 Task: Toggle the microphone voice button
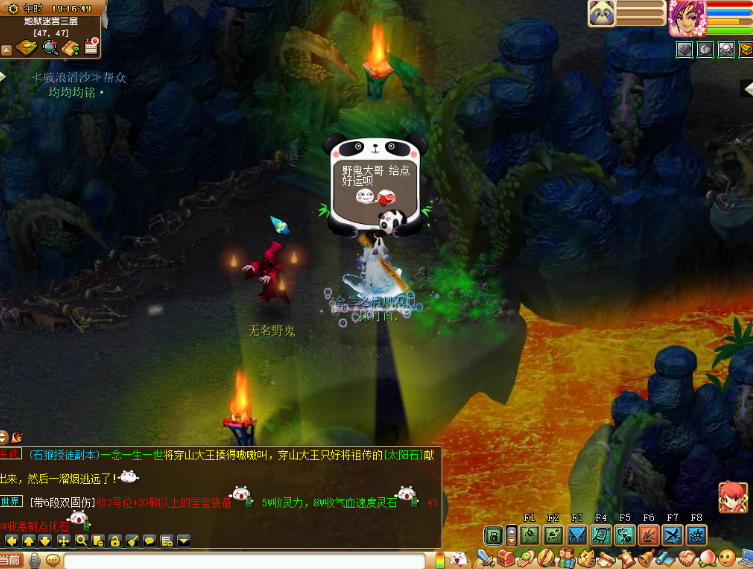point(34,561)
